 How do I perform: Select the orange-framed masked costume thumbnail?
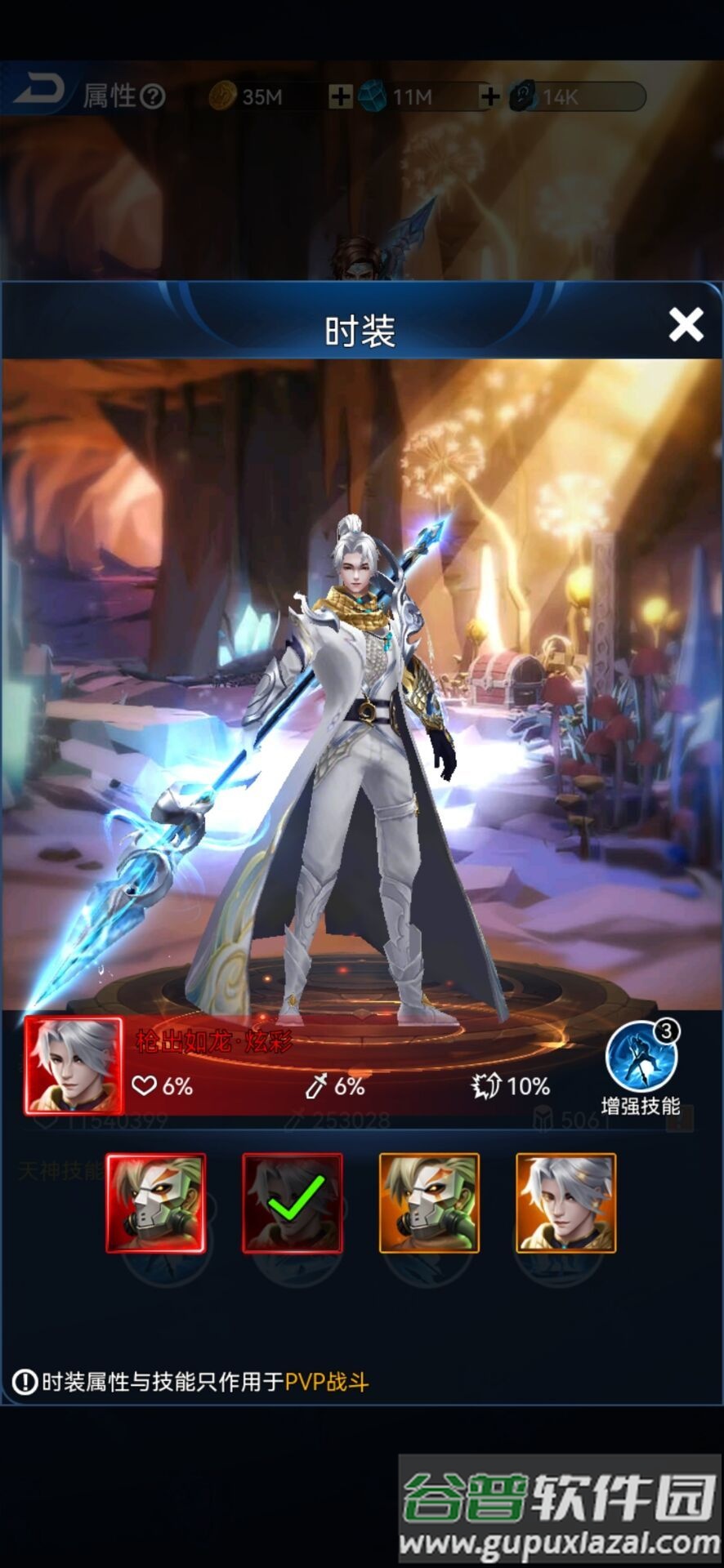(429, 1202)
